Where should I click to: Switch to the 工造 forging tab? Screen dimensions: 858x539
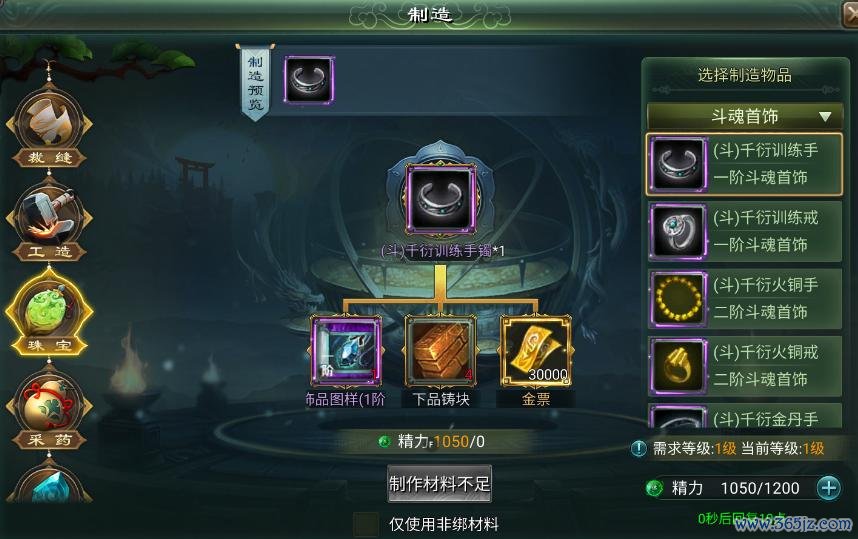[48, 222]
